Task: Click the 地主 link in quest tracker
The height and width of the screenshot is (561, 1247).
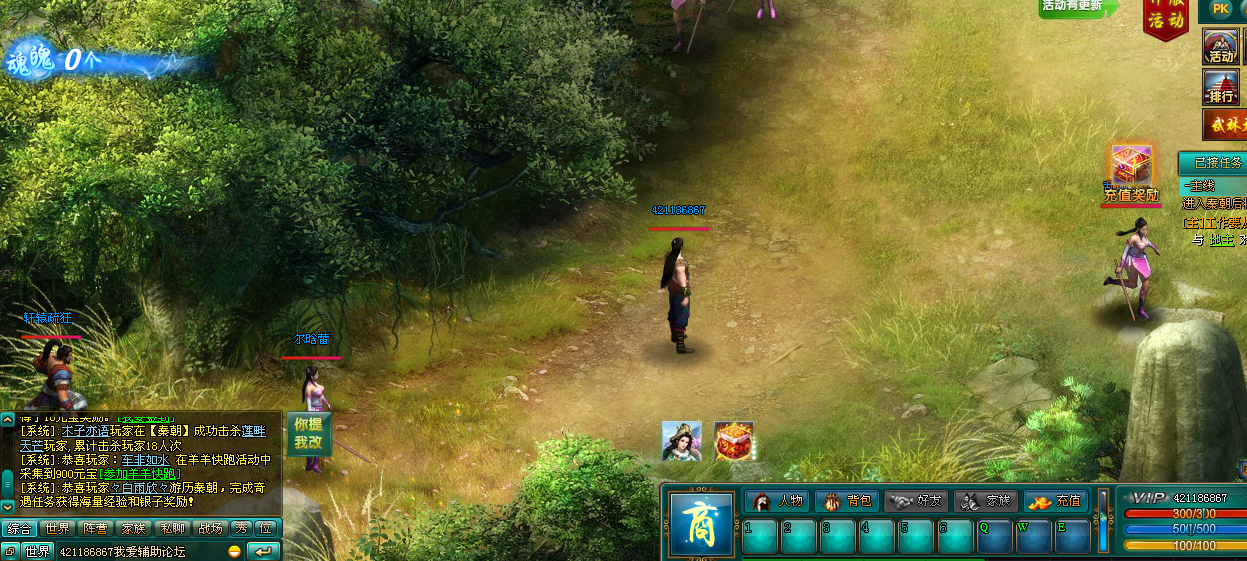Action: [x=1221, y=240]
